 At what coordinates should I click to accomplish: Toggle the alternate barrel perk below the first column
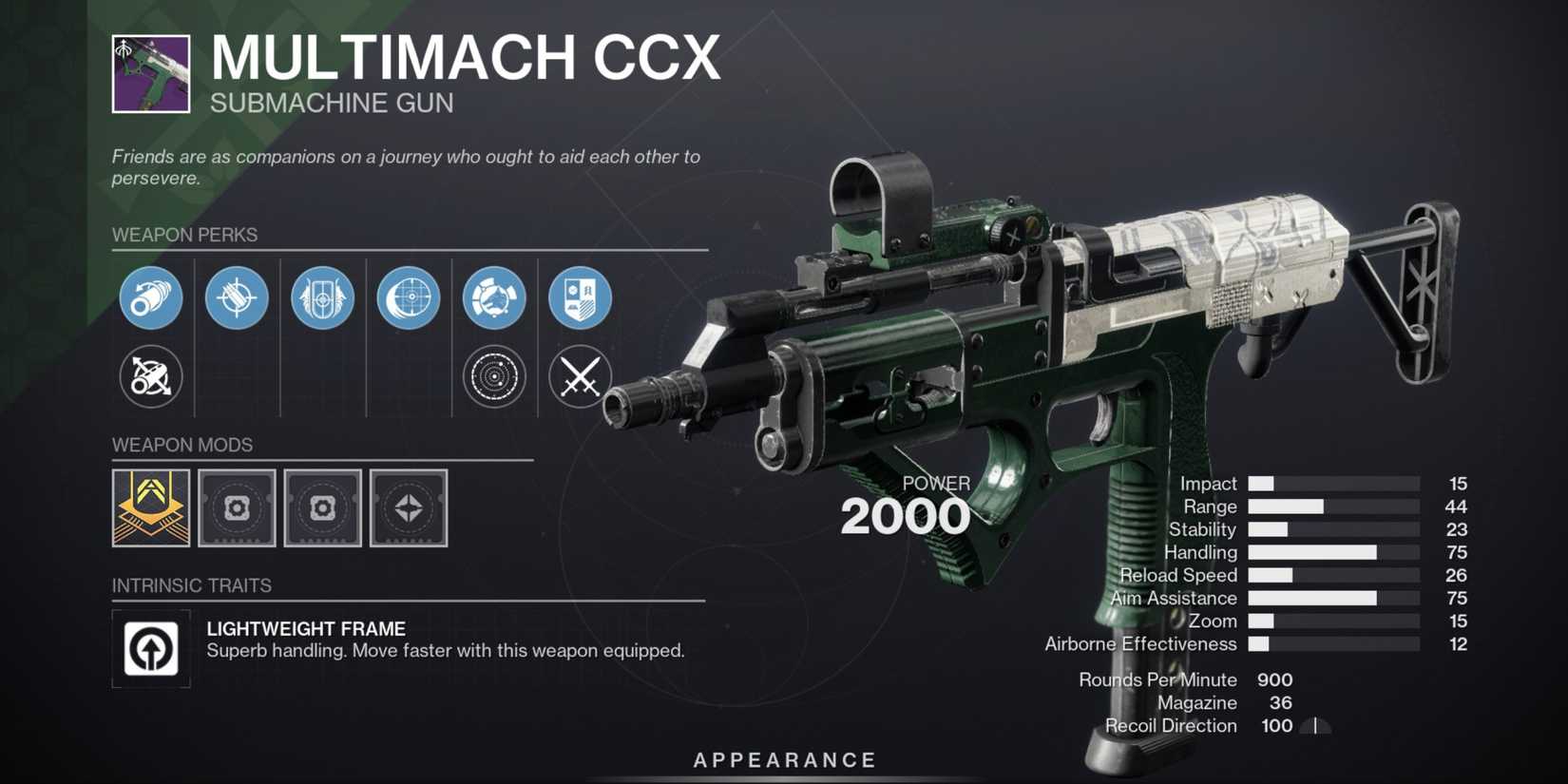pos(150,376)
